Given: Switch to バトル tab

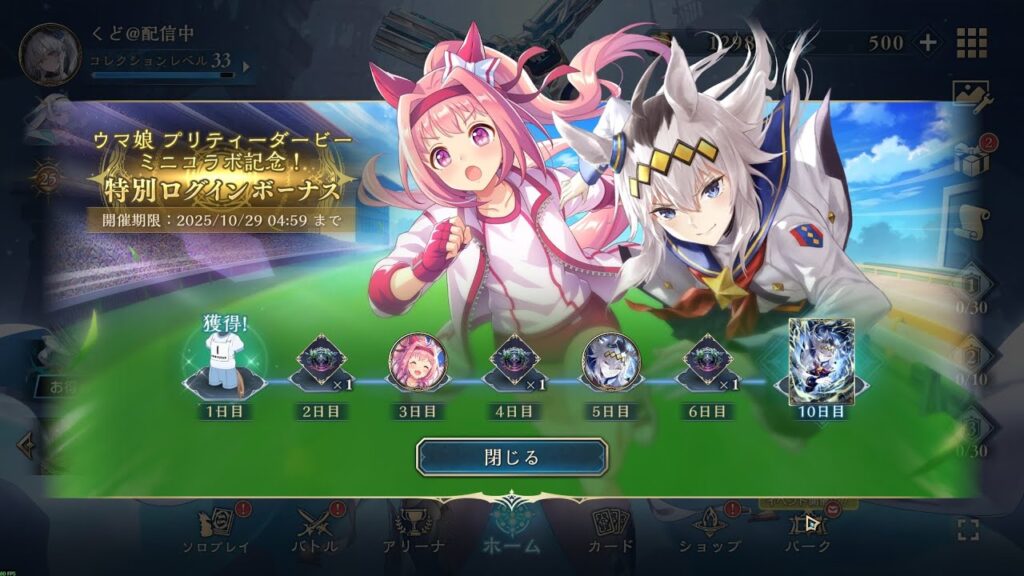Looking at the screenshot, I should click(317, 531).
